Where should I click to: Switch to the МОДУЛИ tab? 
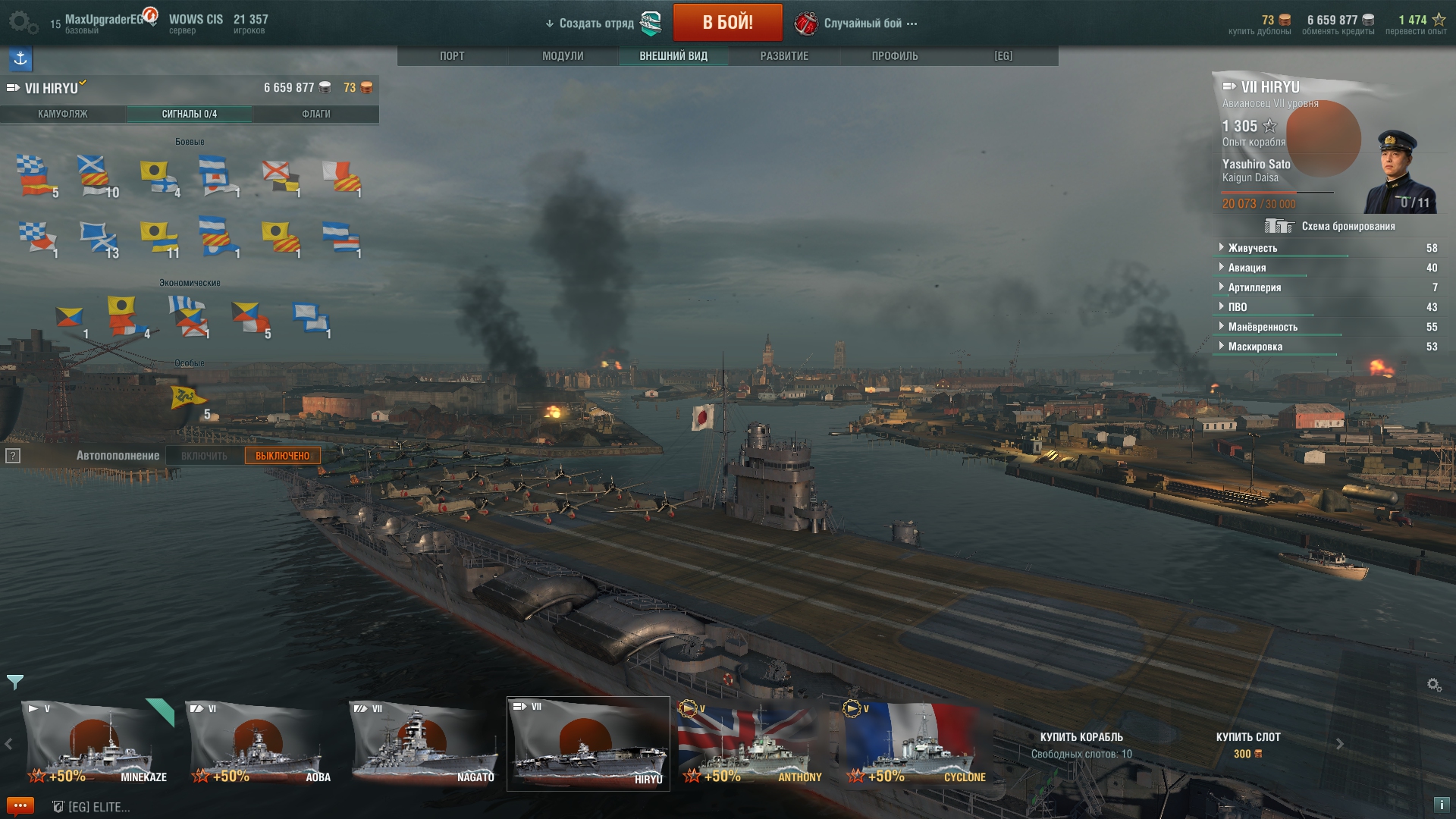coord(563,56)
